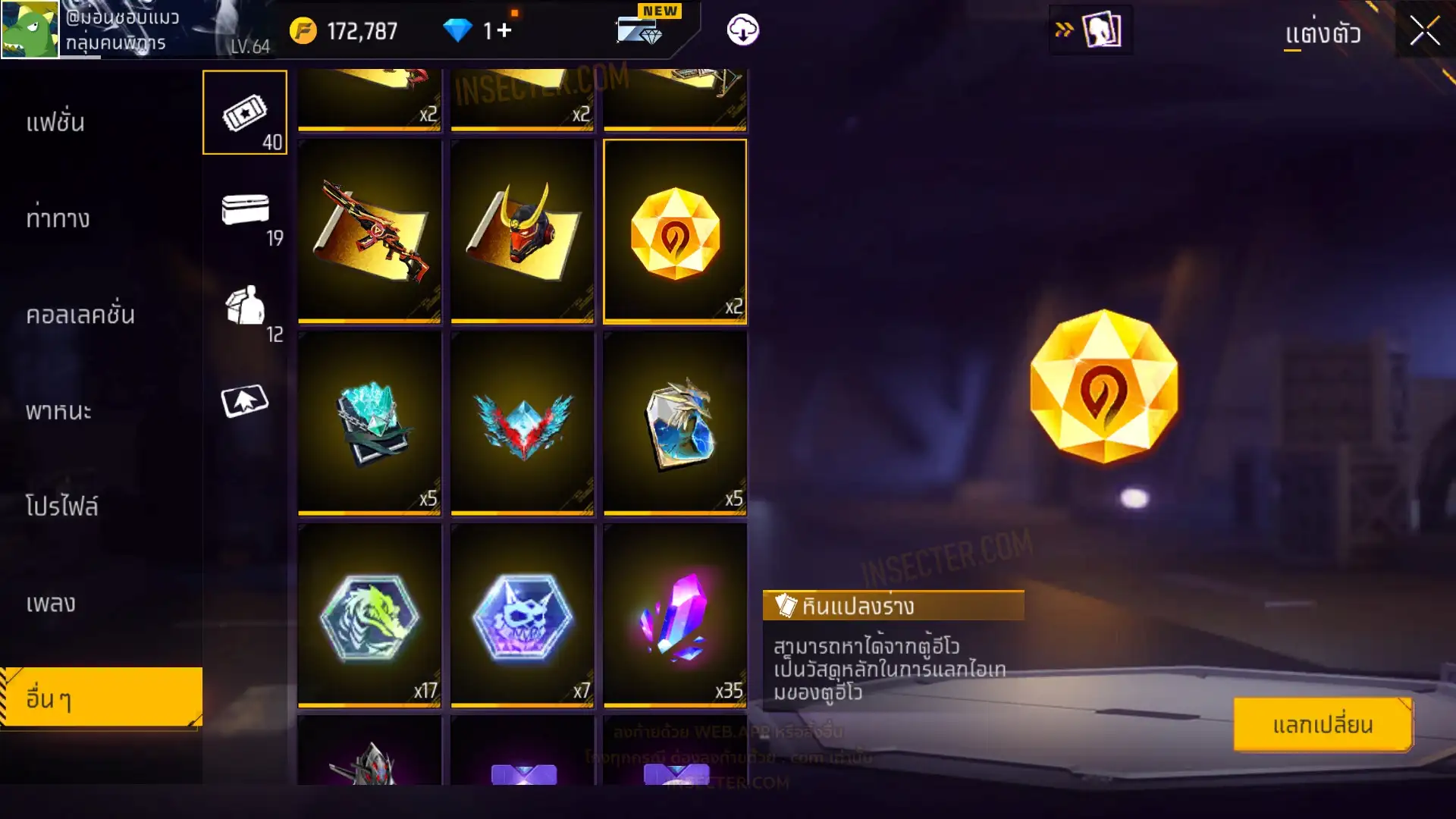The image size is (1456, 819).
Task: Open the cursor card sub-tab
Action: [x=245, y=401]
